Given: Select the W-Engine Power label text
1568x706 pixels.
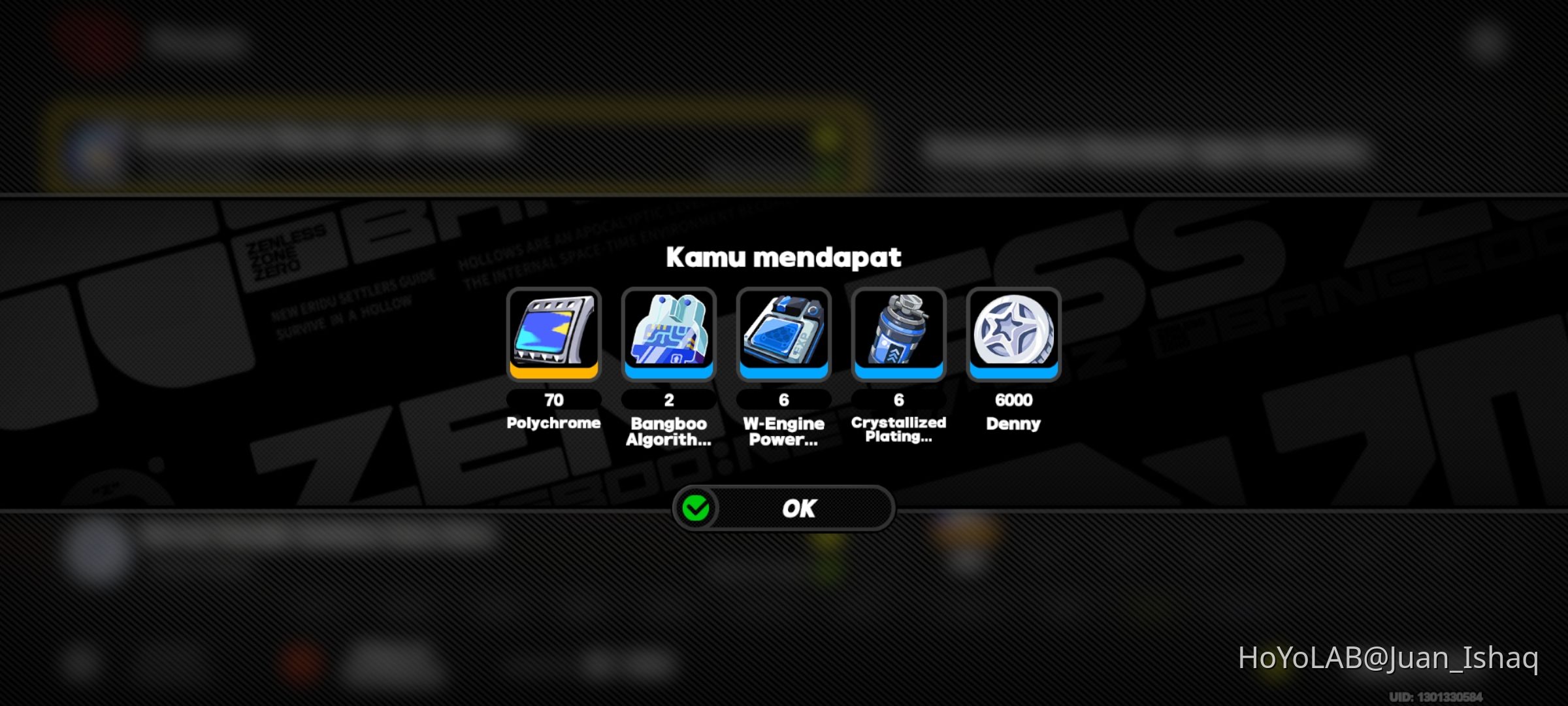Looking at the screenshot, I should pyautogui.click(x=783, y=431).
